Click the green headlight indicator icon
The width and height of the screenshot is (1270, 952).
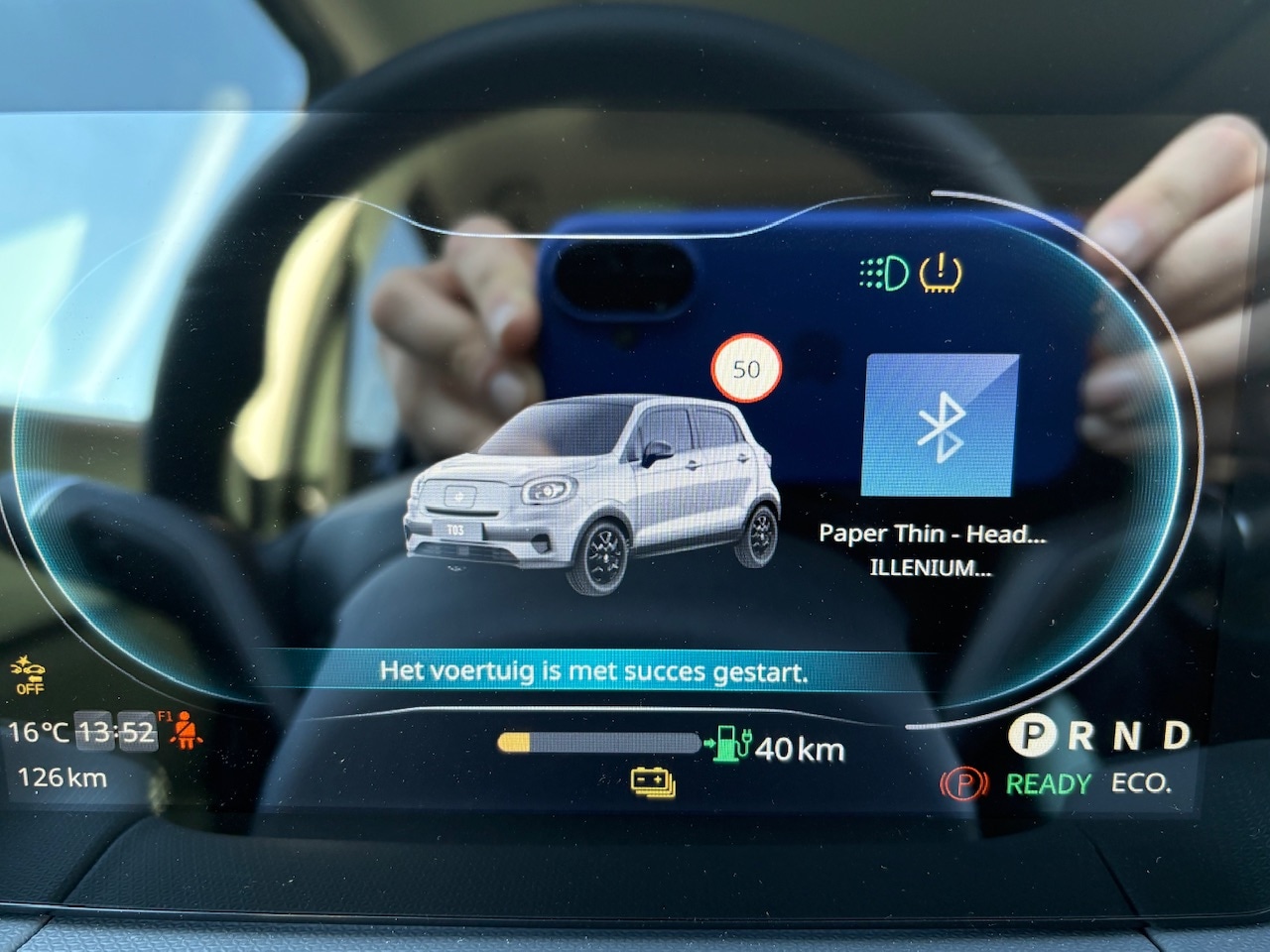point(883,273)
